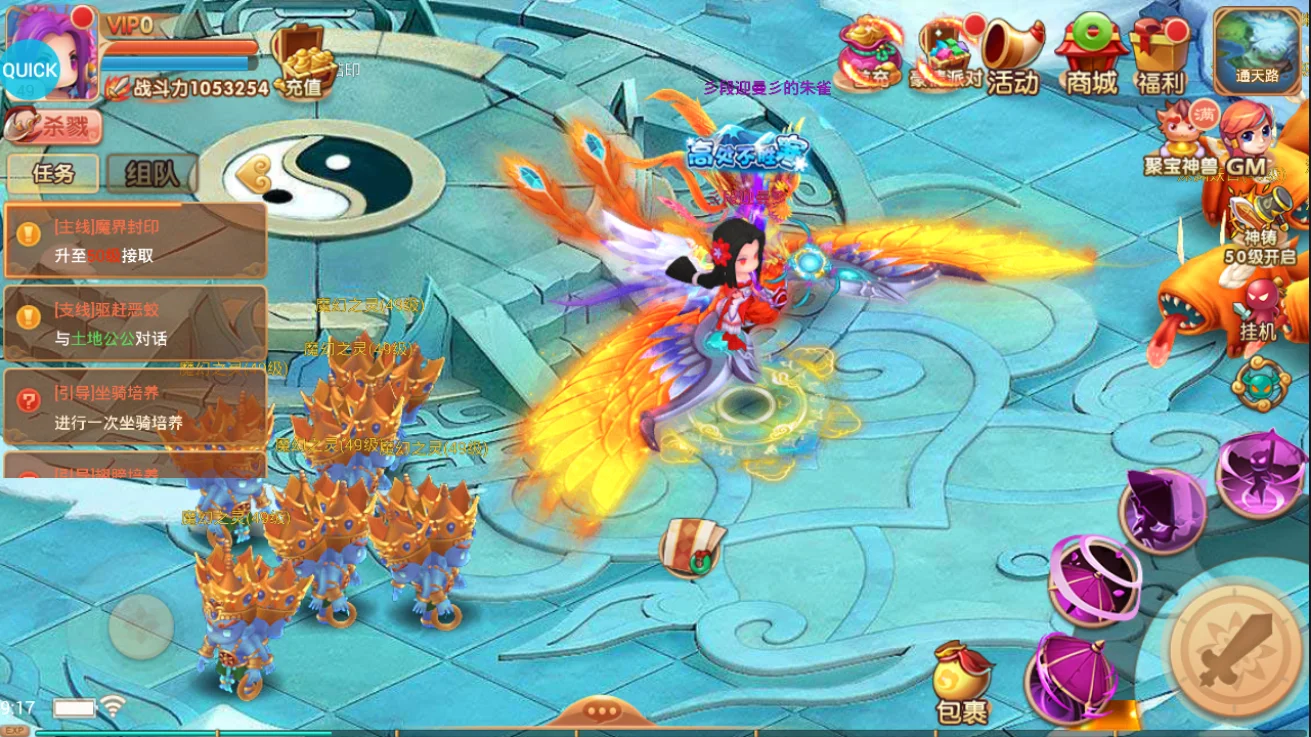The image size is (1311, 737).
Task: Open the 福利 welfare rewards
Action: coord(1160,58)
